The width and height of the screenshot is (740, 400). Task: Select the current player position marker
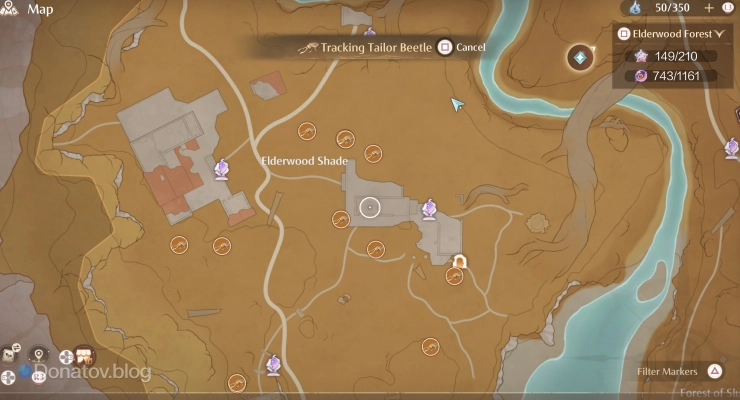tap(369, 207)
